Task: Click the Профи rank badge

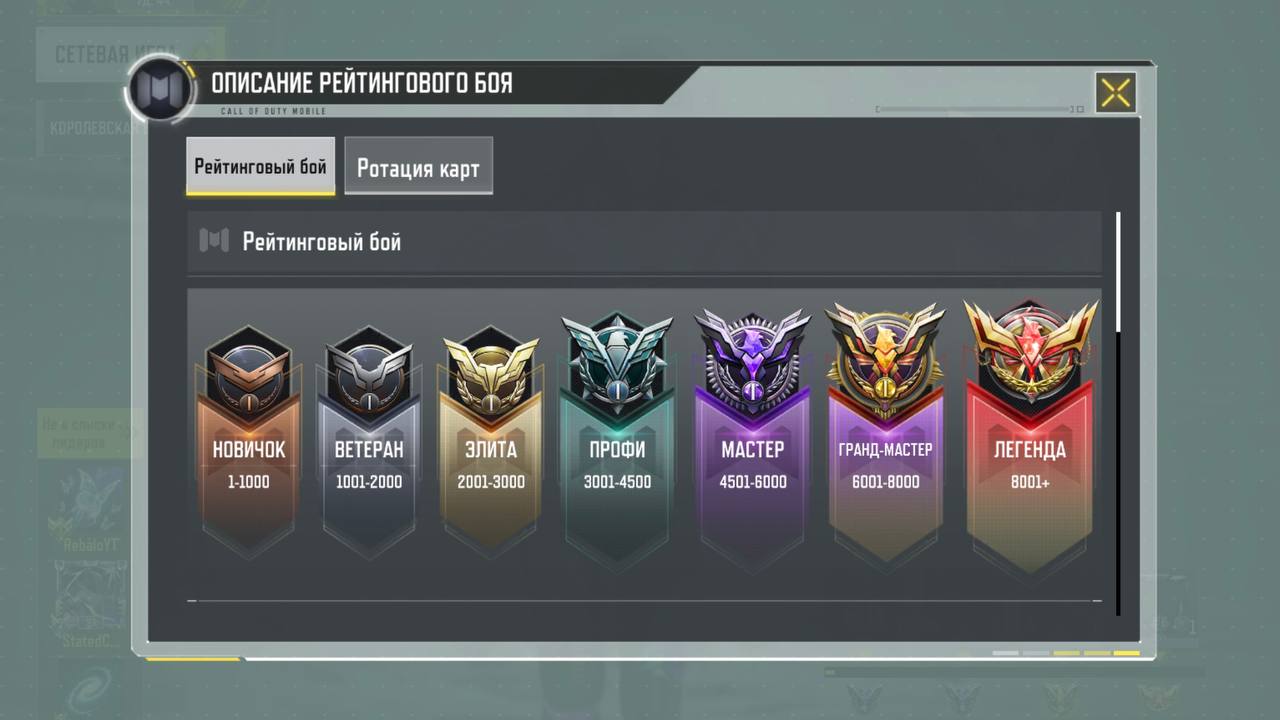Action: 617,440
